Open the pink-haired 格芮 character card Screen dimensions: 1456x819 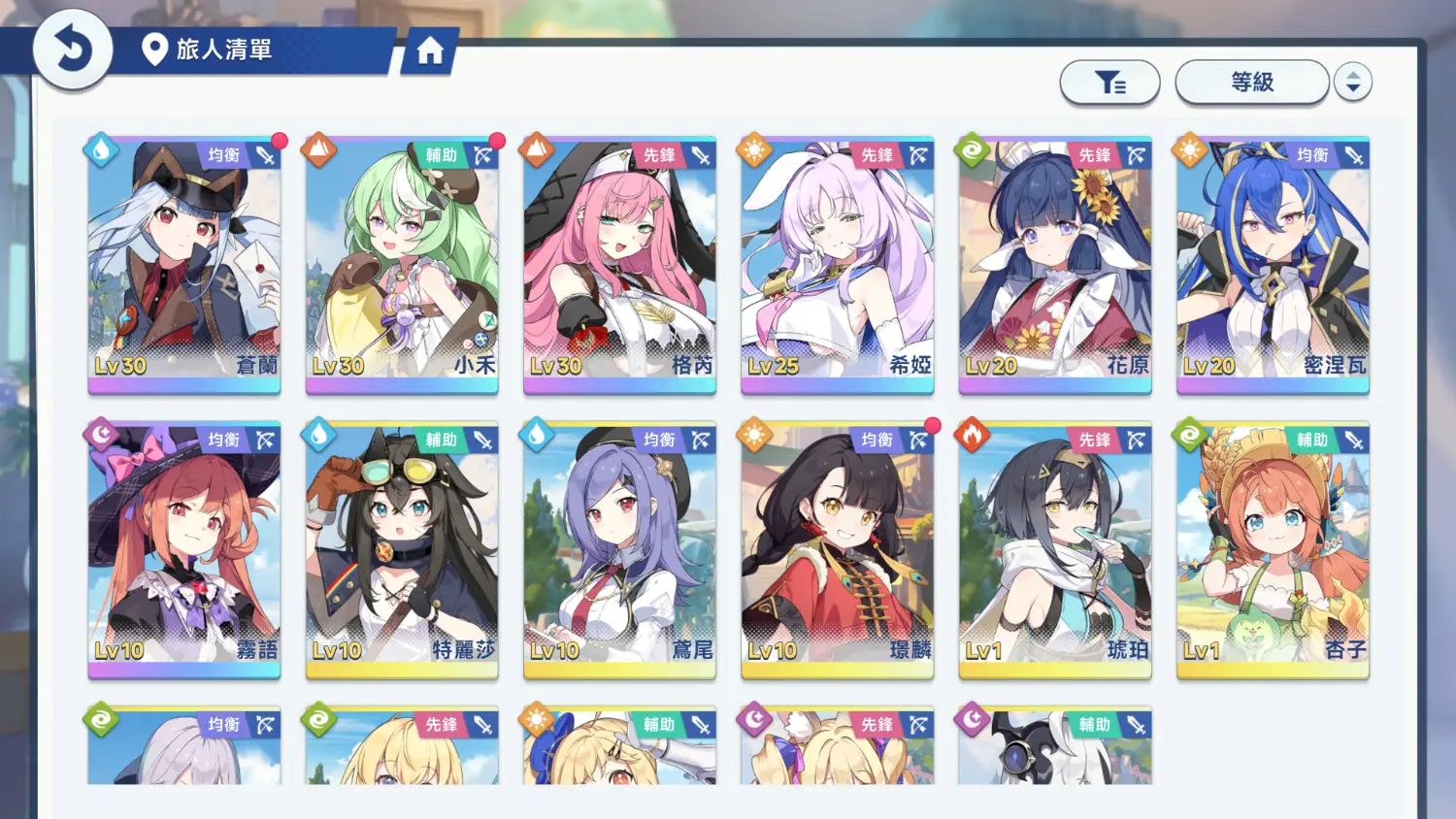pos(619,264)
